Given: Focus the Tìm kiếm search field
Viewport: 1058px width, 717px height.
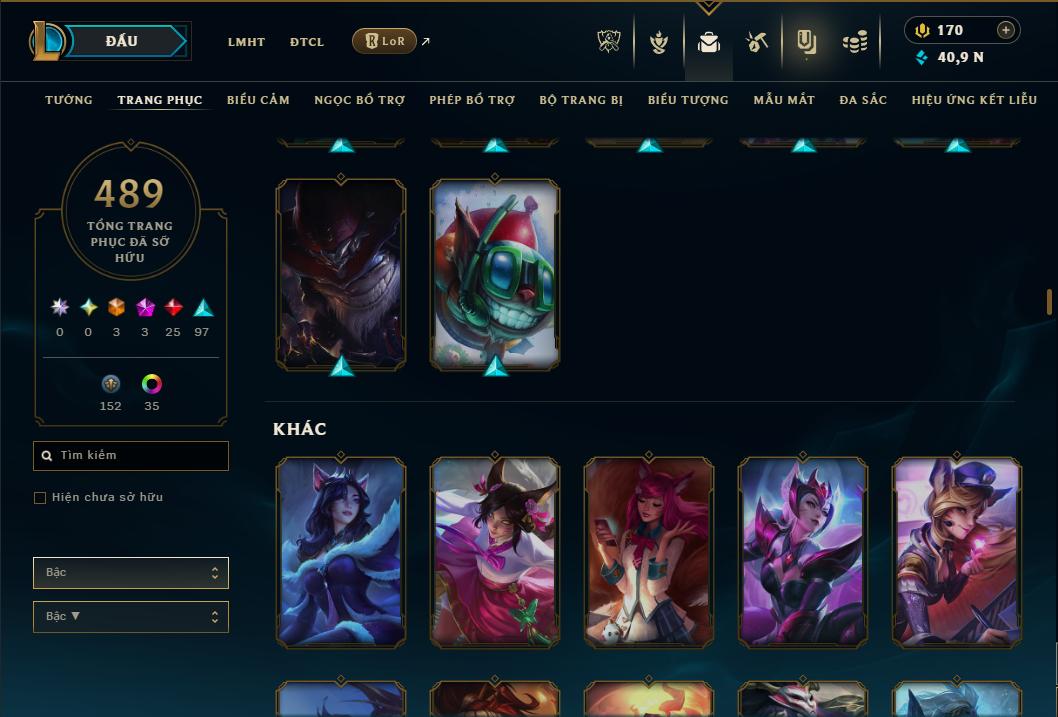Looking at the screenshot, I should coord(131,456).
